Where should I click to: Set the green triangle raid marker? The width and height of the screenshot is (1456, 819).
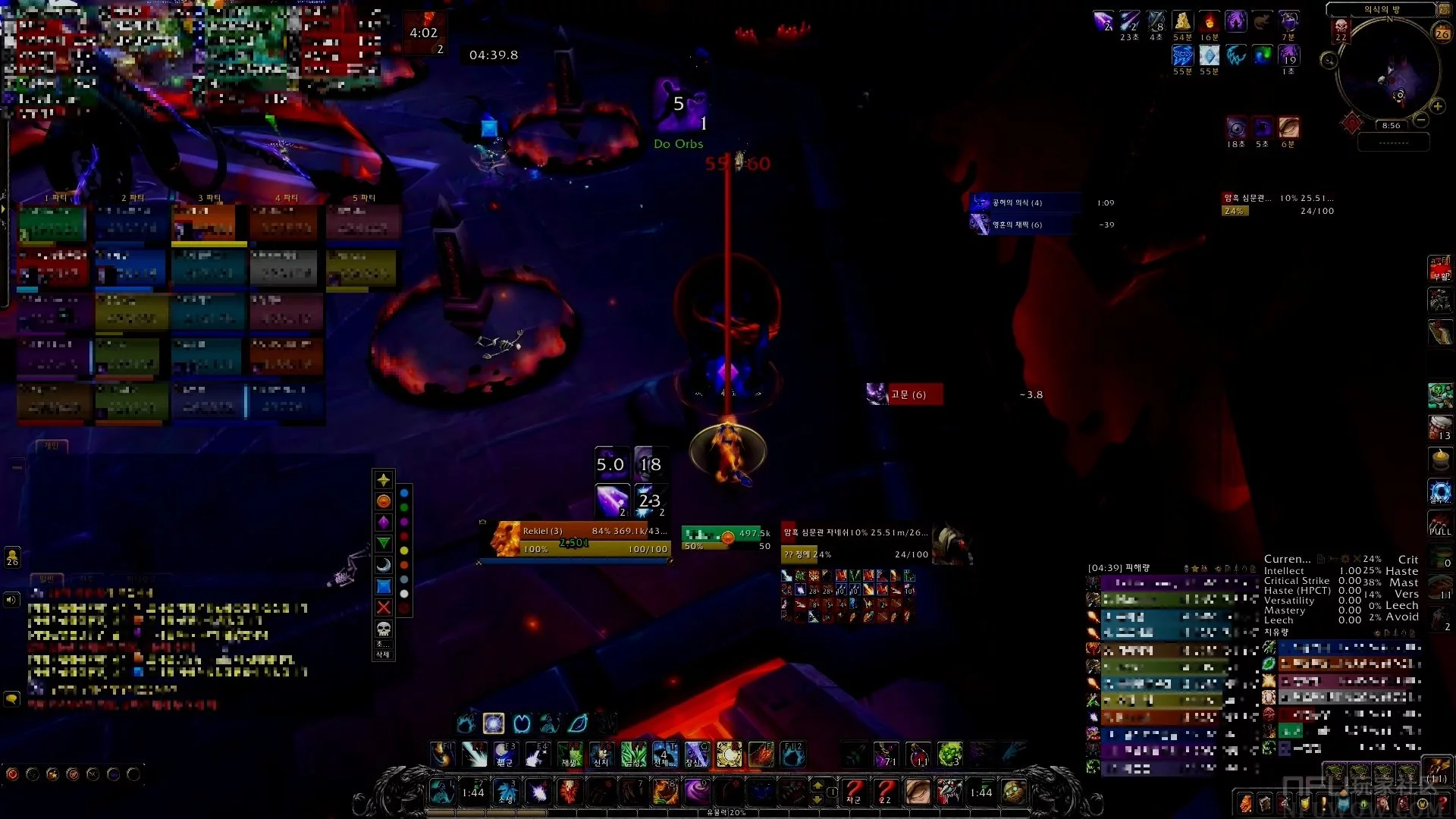point(384,543)
